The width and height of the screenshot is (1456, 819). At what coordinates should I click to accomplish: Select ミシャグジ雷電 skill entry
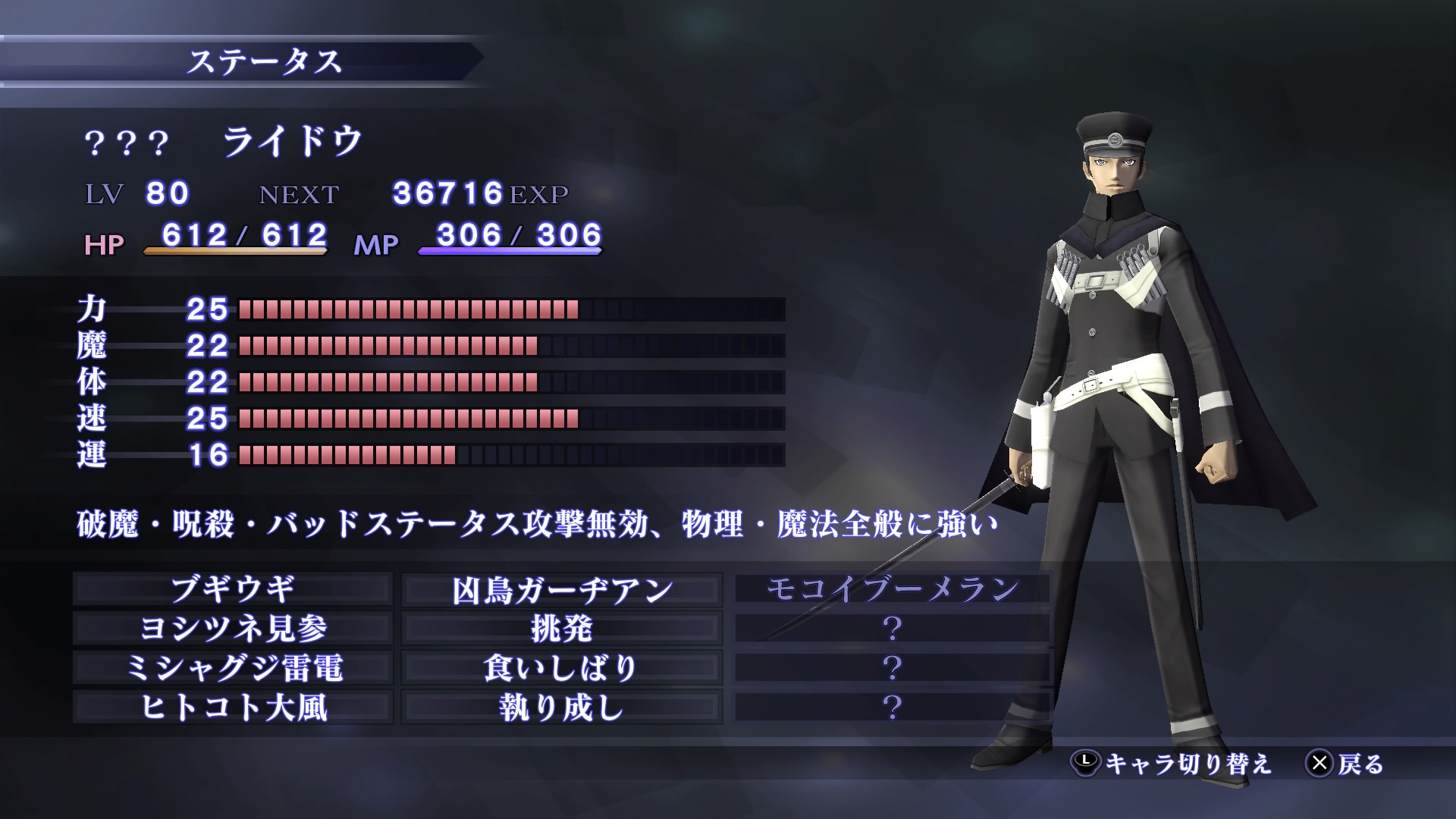(x=233, y=668)
